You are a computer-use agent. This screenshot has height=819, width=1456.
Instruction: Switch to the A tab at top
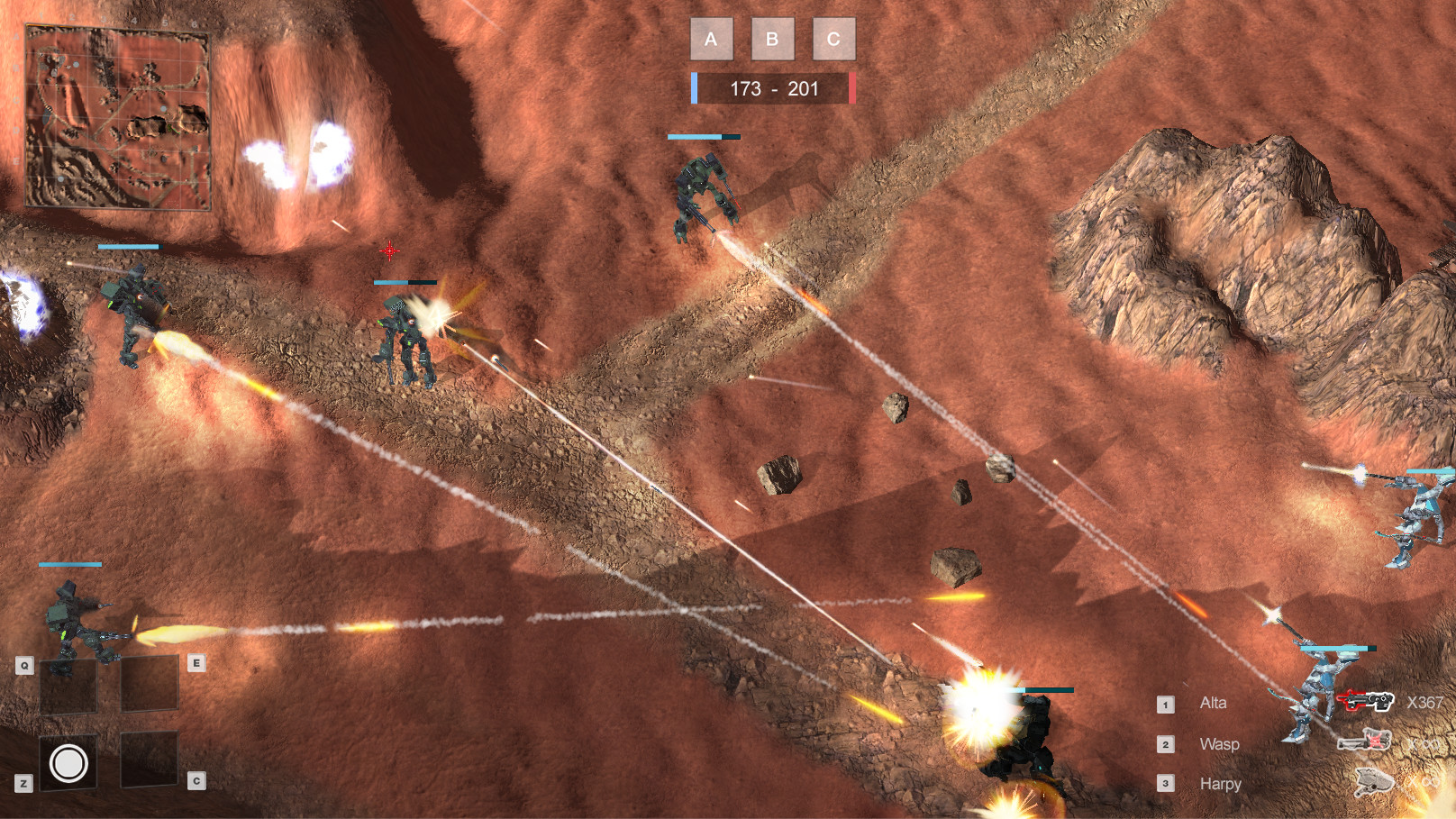711,39
